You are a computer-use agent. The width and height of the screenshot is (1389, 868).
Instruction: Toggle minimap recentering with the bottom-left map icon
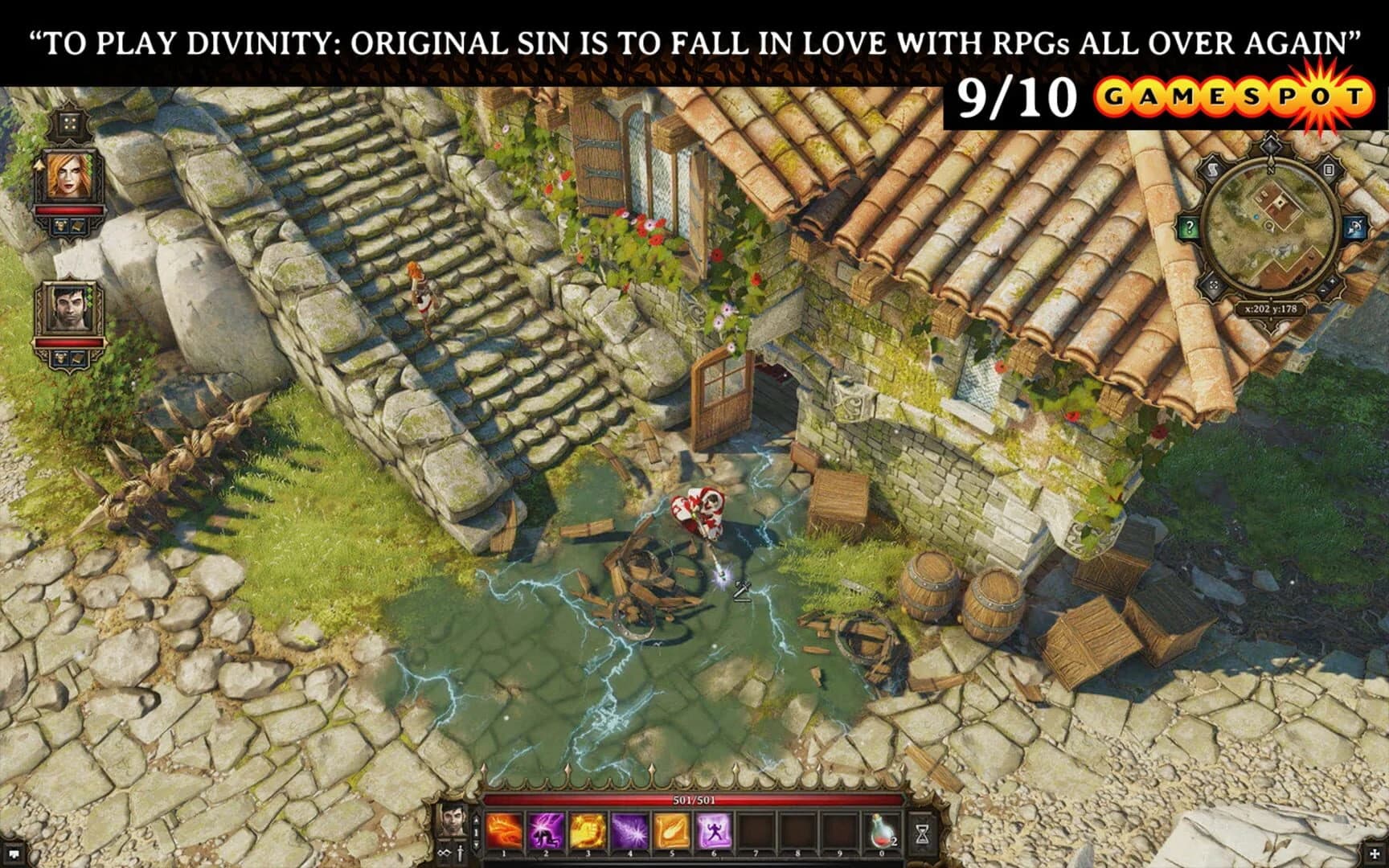point(1214,286)
